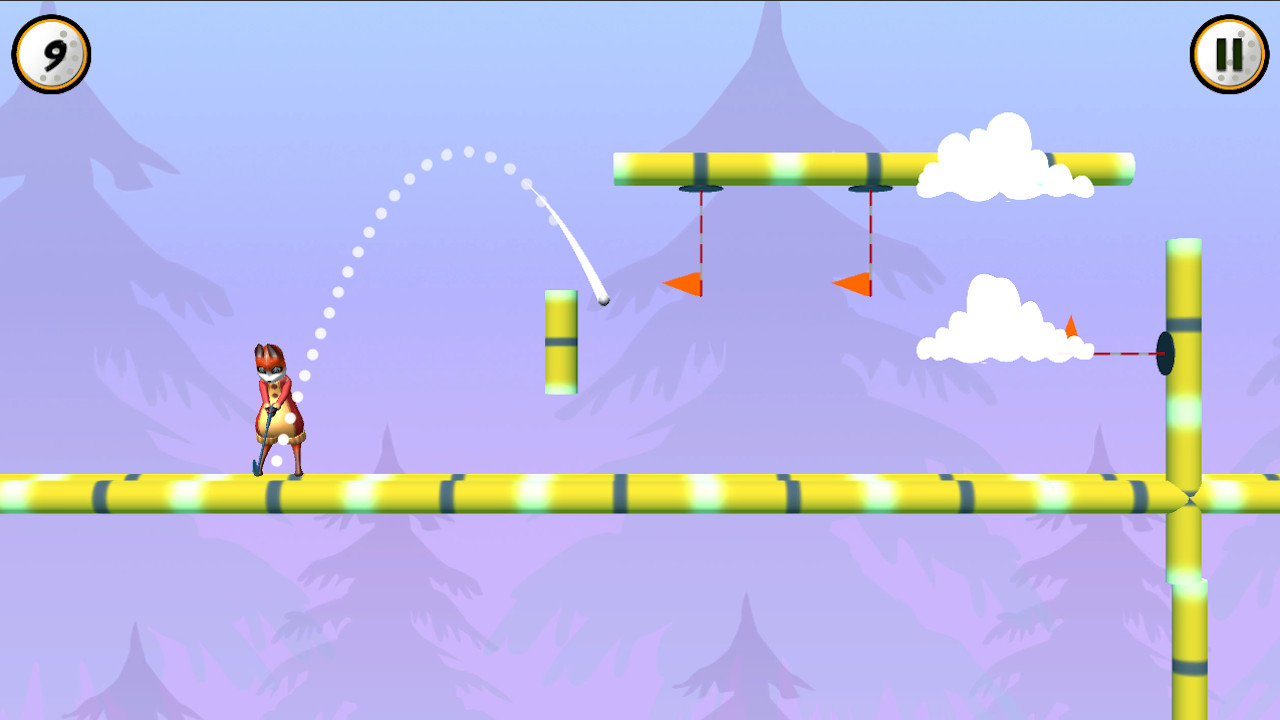Screen dimensions: 1280x720
Task: Click the flagpole mount under the top platform
Action: click(700, 188)
